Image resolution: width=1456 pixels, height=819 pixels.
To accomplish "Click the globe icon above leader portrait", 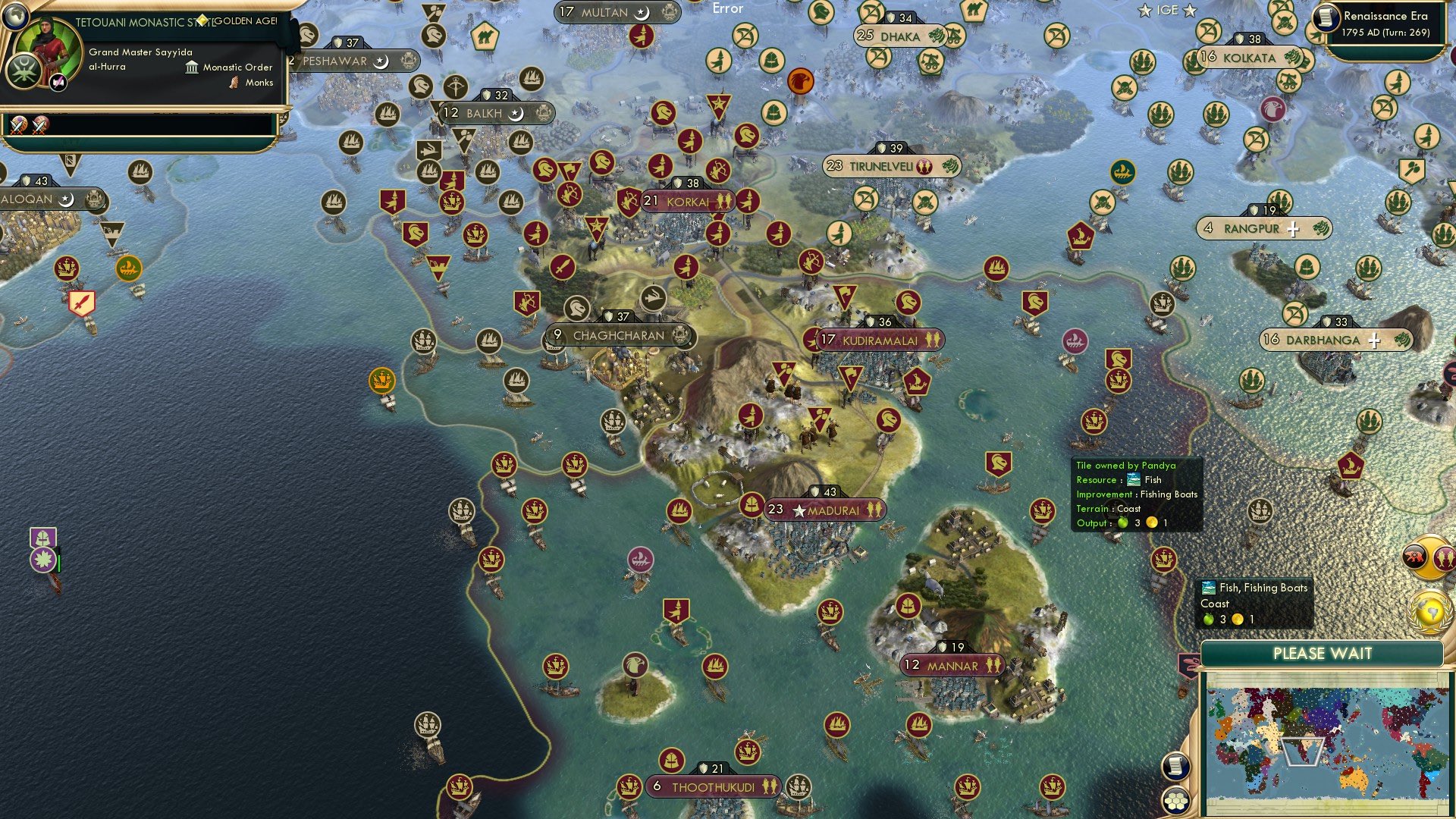I will coord(15,15).
